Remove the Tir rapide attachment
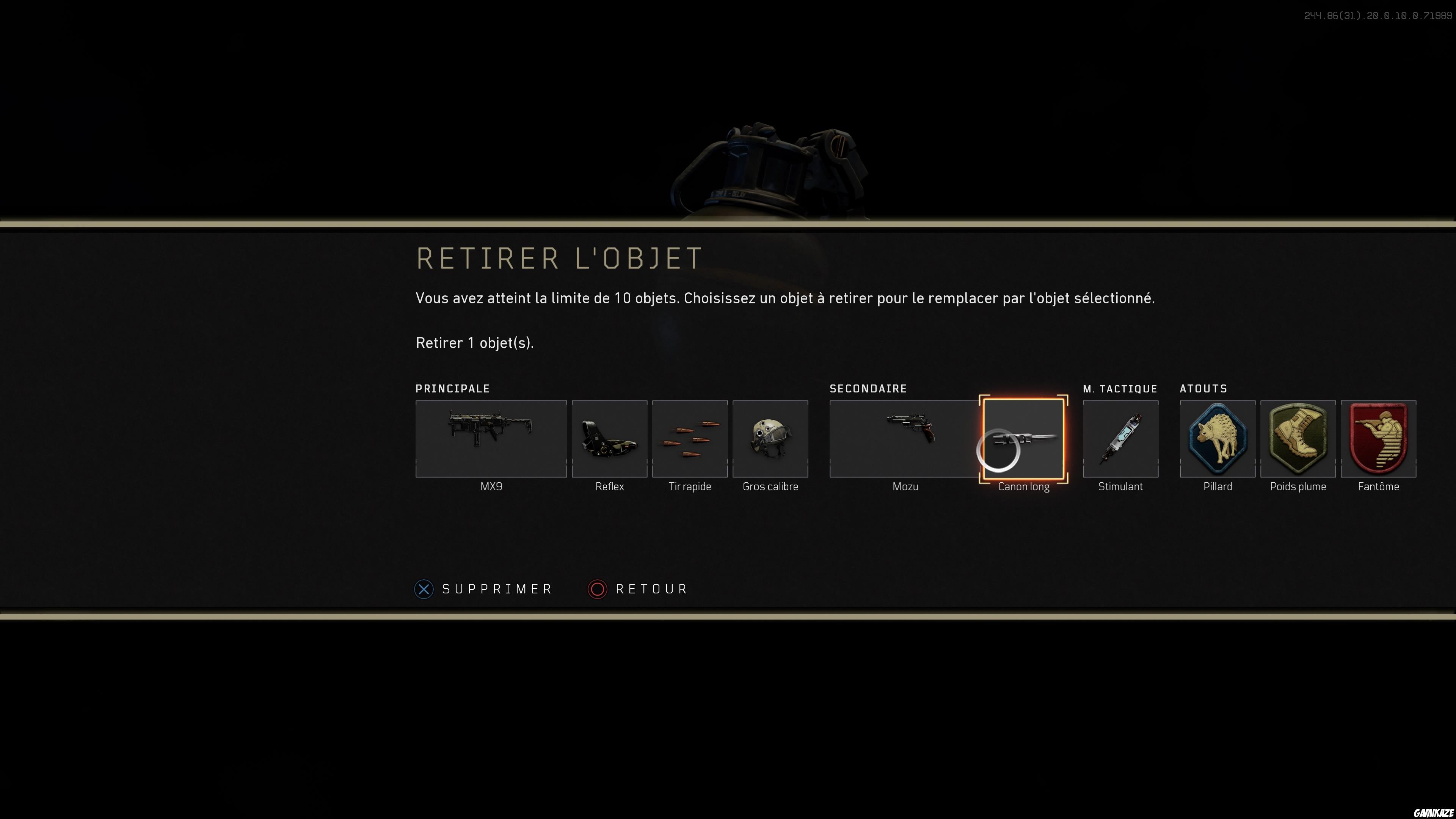 pyautogui.click(x=690, y=439)
